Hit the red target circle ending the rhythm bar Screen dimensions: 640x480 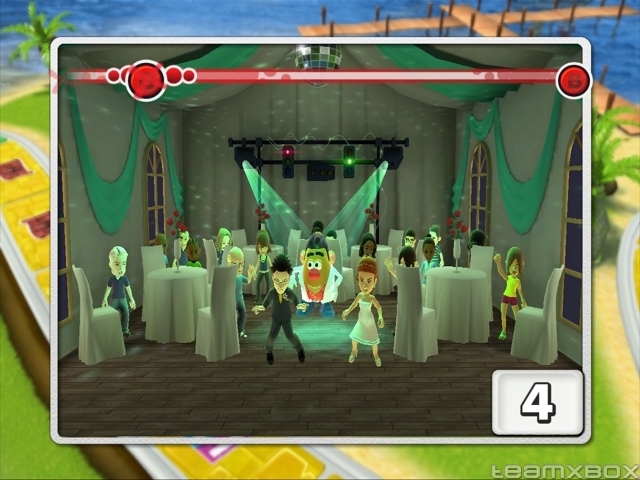click(573, 80)
